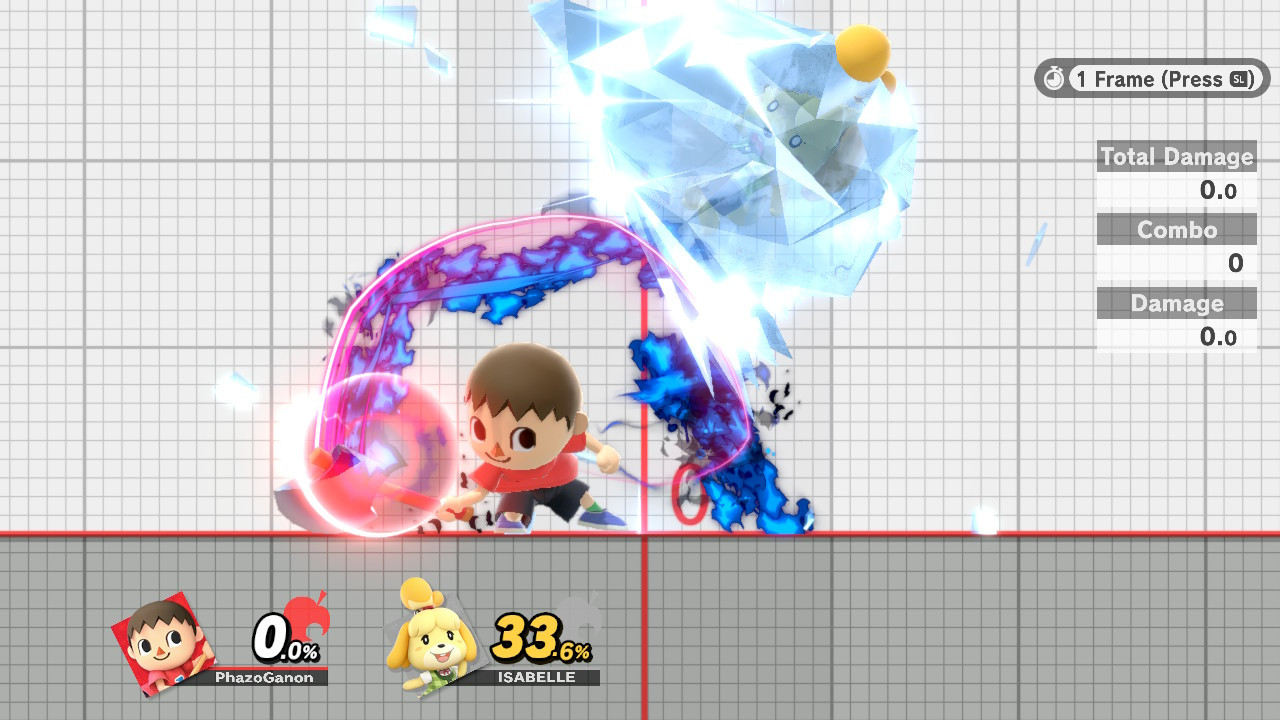Click the Combo value showing 0
The image size is (1280, 720).
pyautogui.click(x=1233, y=263)
